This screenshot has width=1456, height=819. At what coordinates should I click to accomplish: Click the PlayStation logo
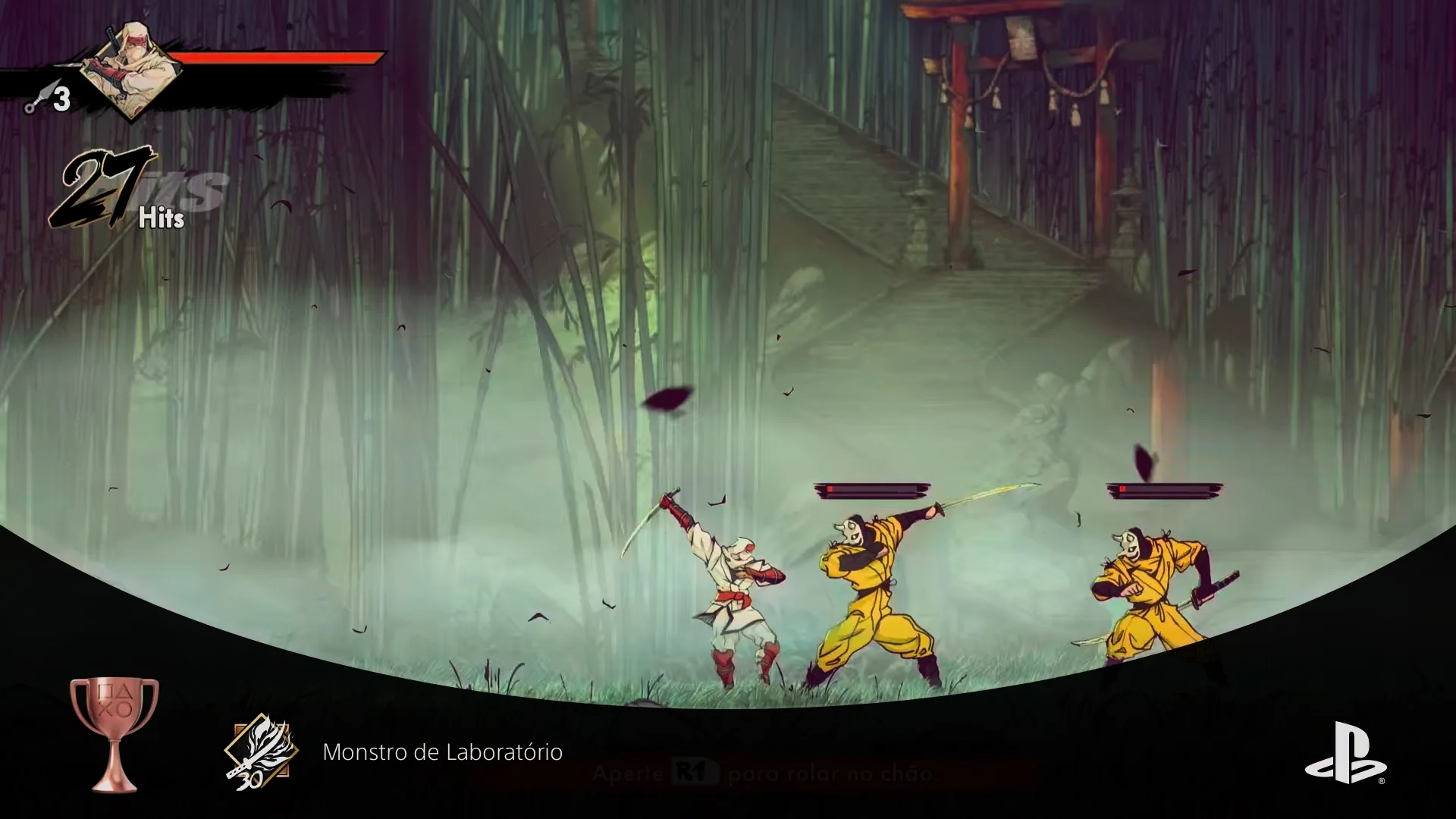(1345, 752)
